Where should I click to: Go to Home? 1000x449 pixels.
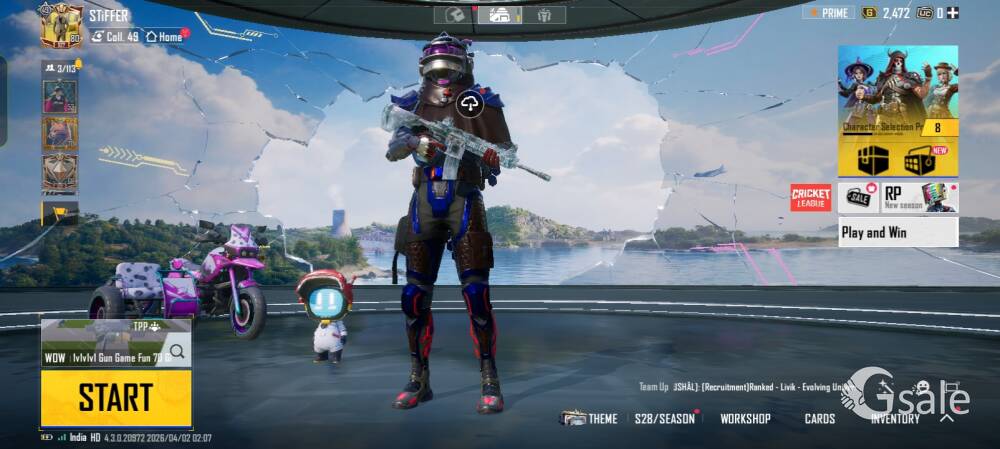coord(165,36)
